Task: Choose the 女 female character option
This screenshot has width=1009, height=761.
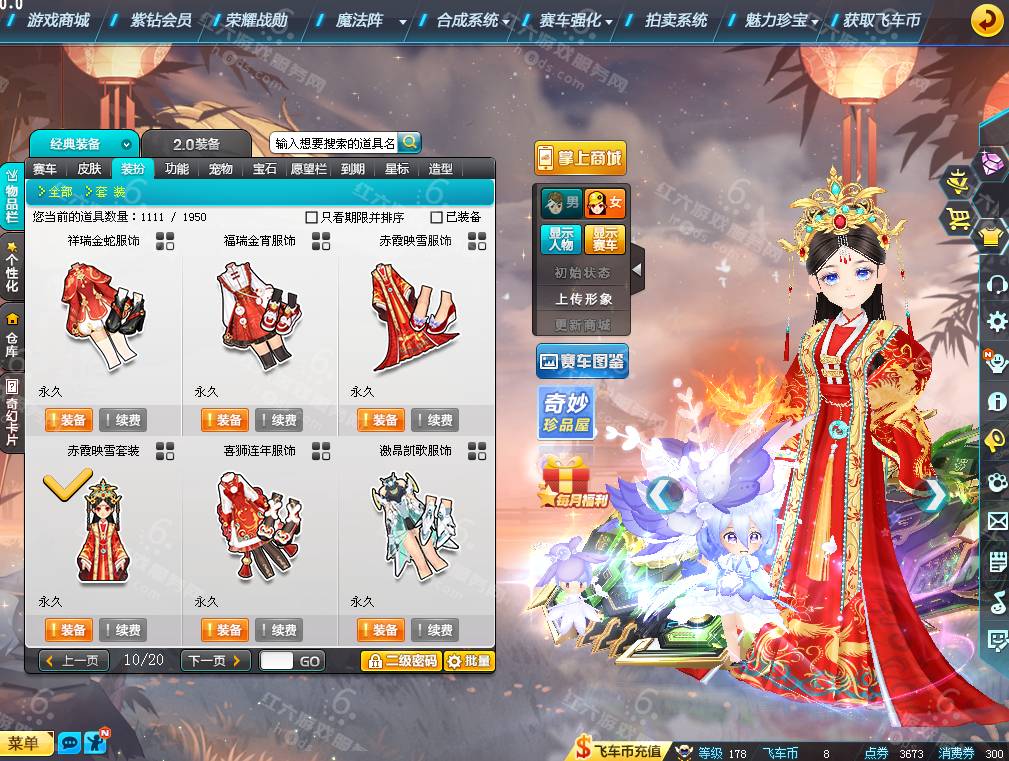Action: [604, 203]
